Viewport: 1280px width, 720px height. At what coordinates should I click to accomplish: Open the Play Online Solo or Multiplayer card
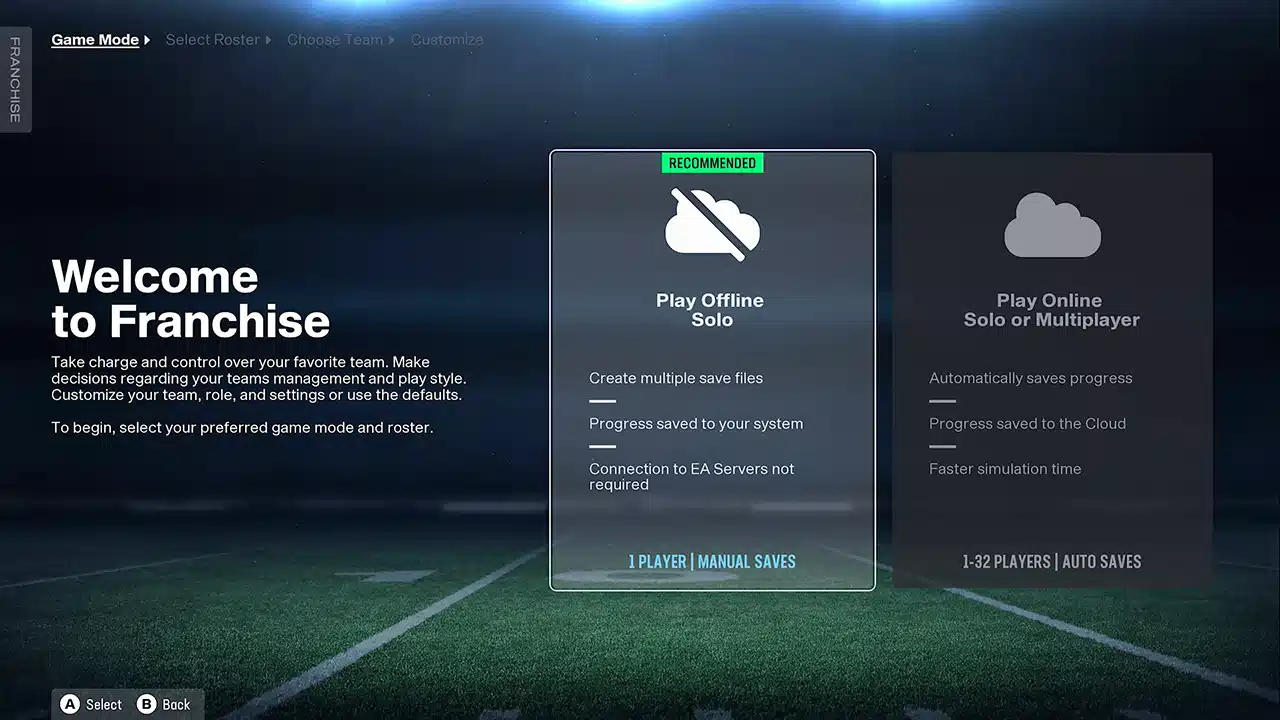click(x=1052, y=370)
